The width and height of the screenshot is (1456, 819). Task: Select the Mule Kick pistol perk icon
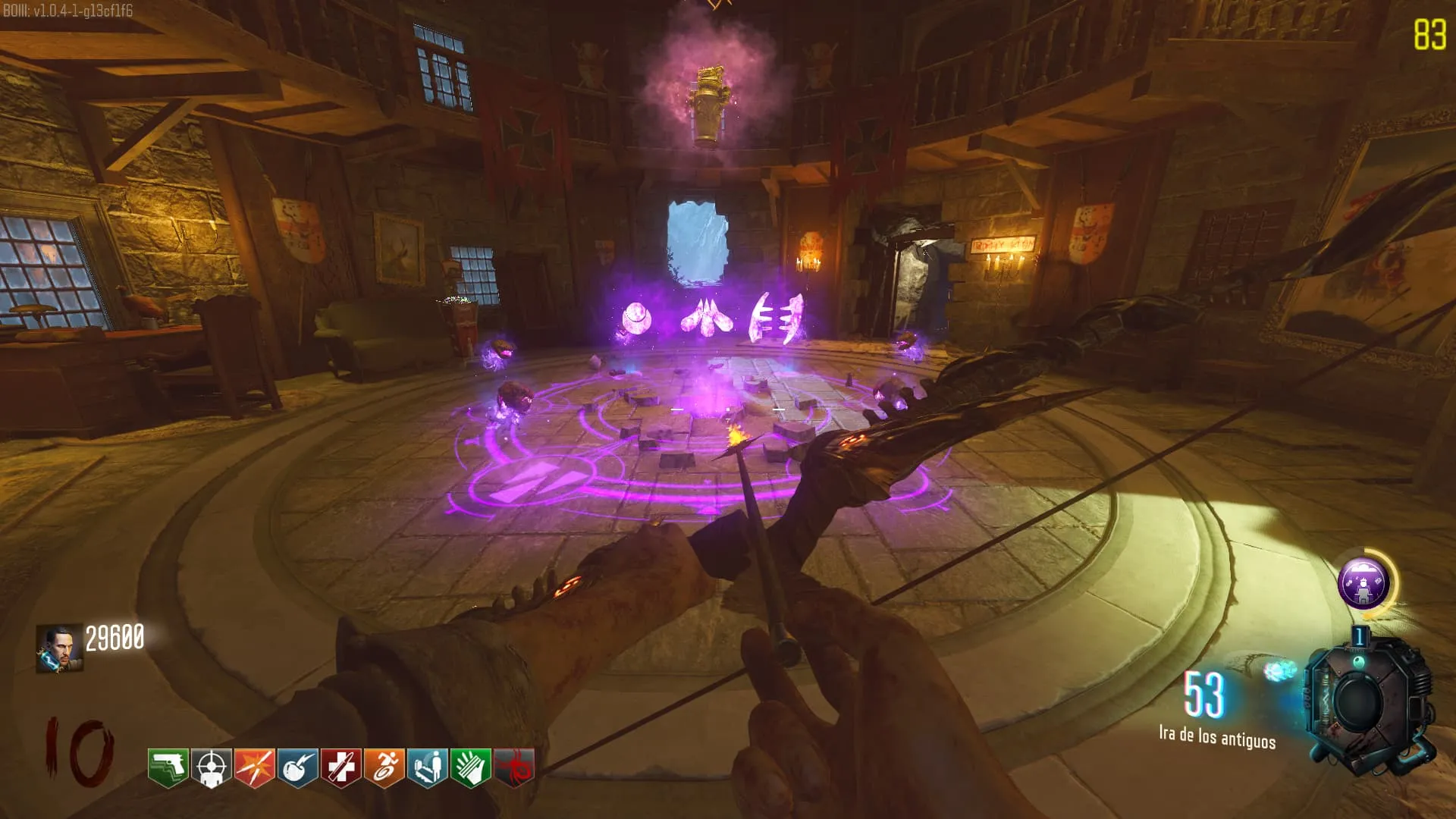point(168,767)
